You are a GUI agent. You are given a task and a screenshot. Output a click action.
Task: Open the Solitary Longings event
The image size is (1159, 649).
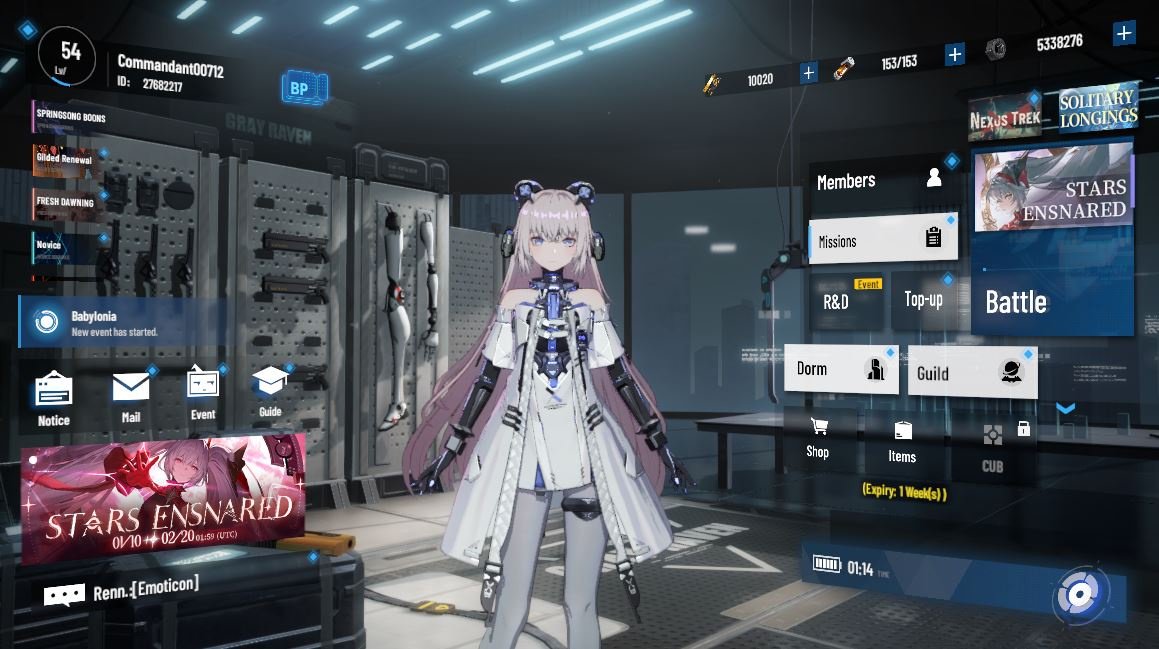coord(1097,108)
